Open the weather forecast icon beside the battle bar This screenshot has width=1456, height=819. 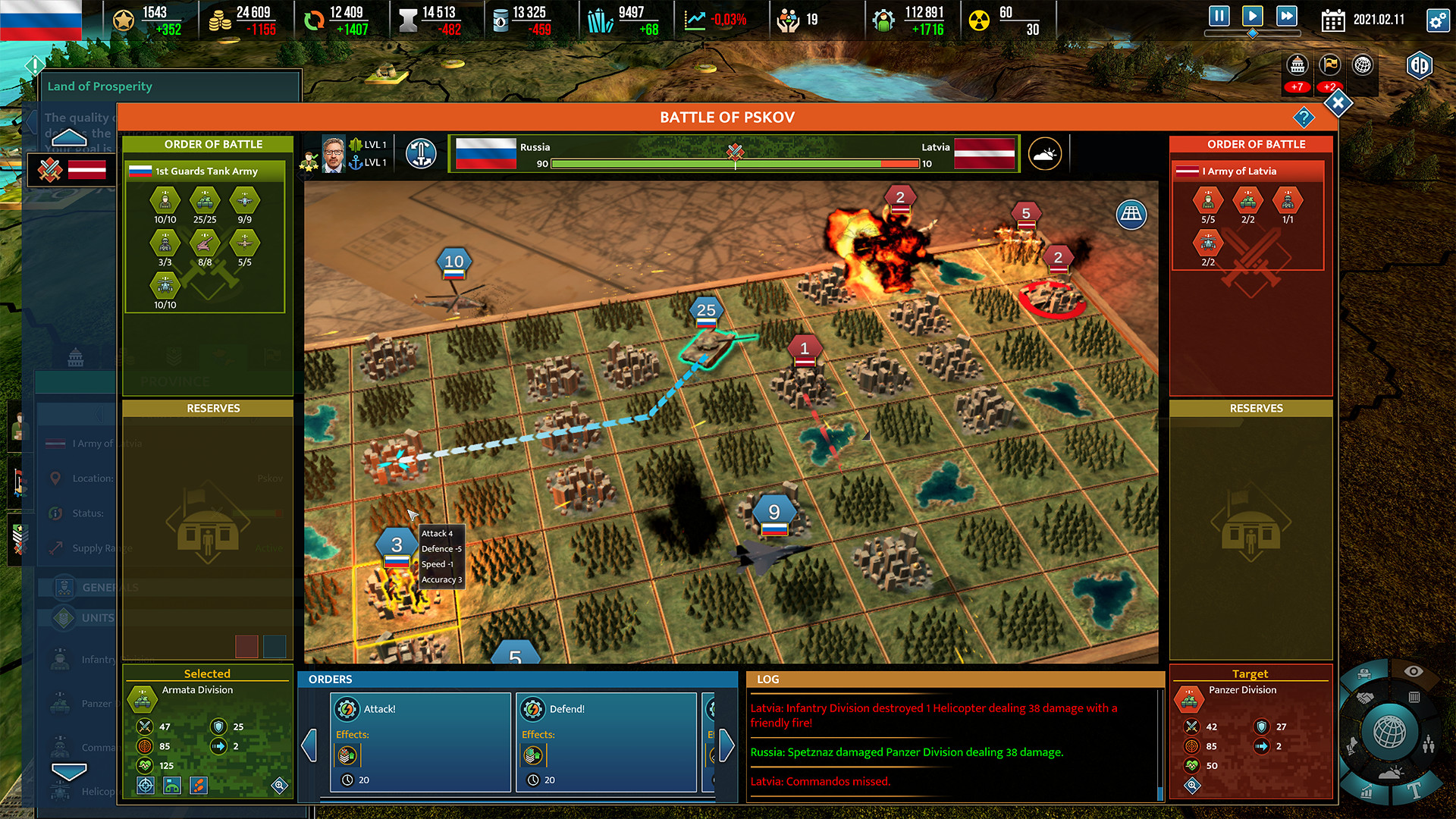point(1044,153)
